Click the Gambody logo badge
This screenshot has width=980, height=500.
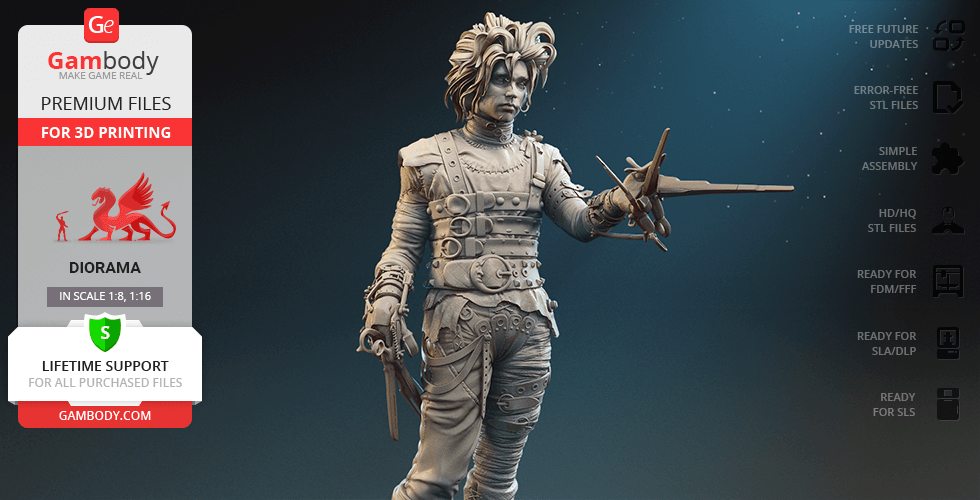[103, 25]
